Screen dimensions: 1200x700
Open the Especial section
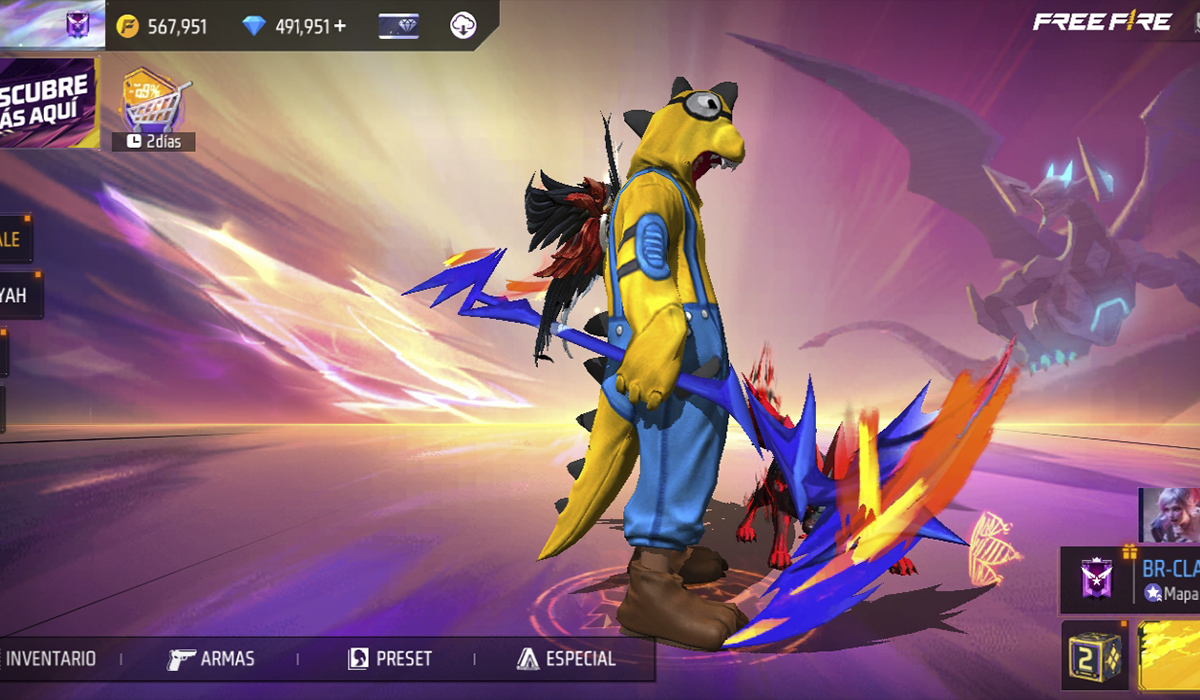pyautogui.click(x=567, y=659)
